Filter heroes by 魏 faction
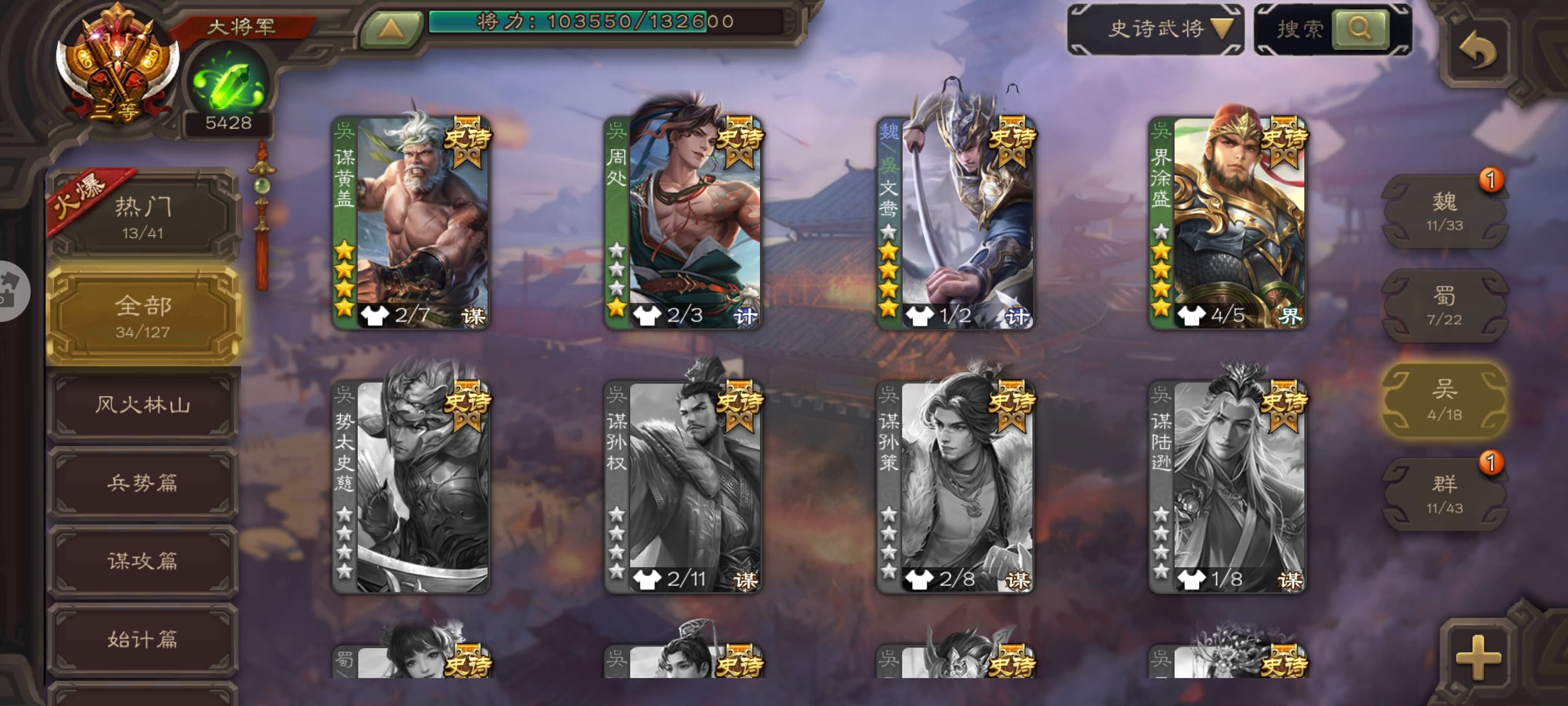 tap(1444, 211)
